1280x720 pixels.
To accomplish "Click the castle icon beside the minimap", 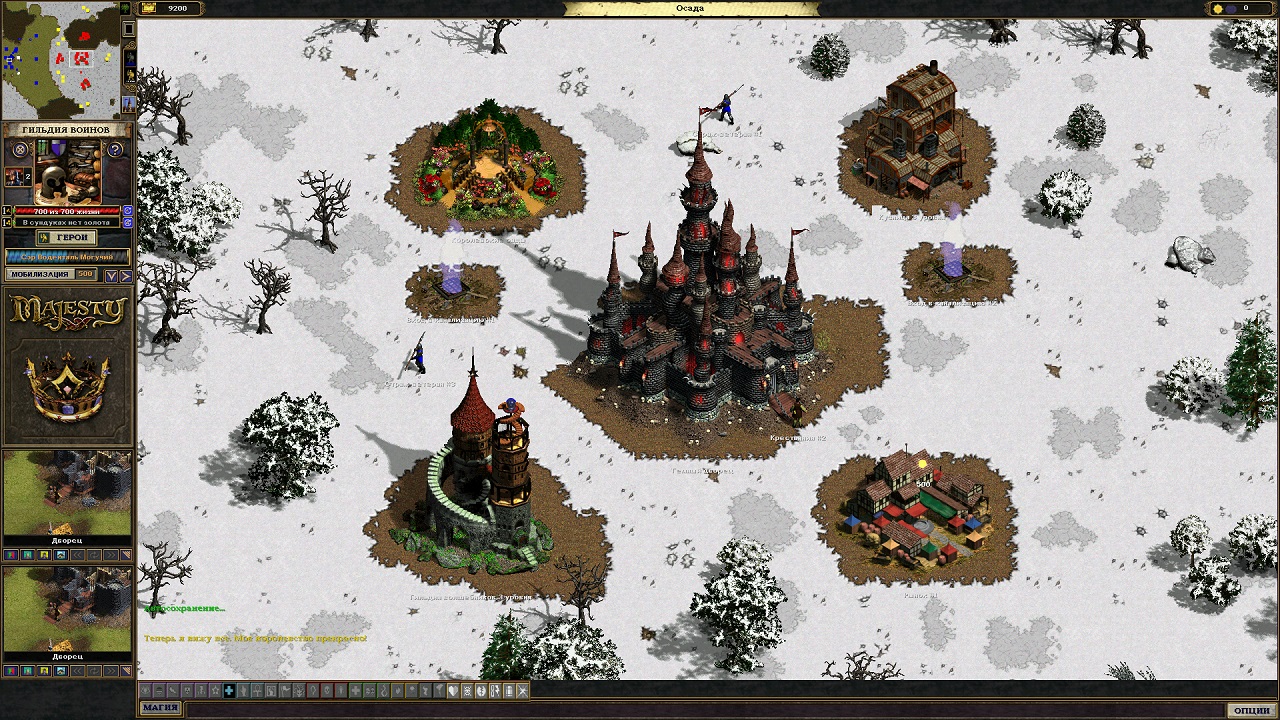I will click(128, 103).
